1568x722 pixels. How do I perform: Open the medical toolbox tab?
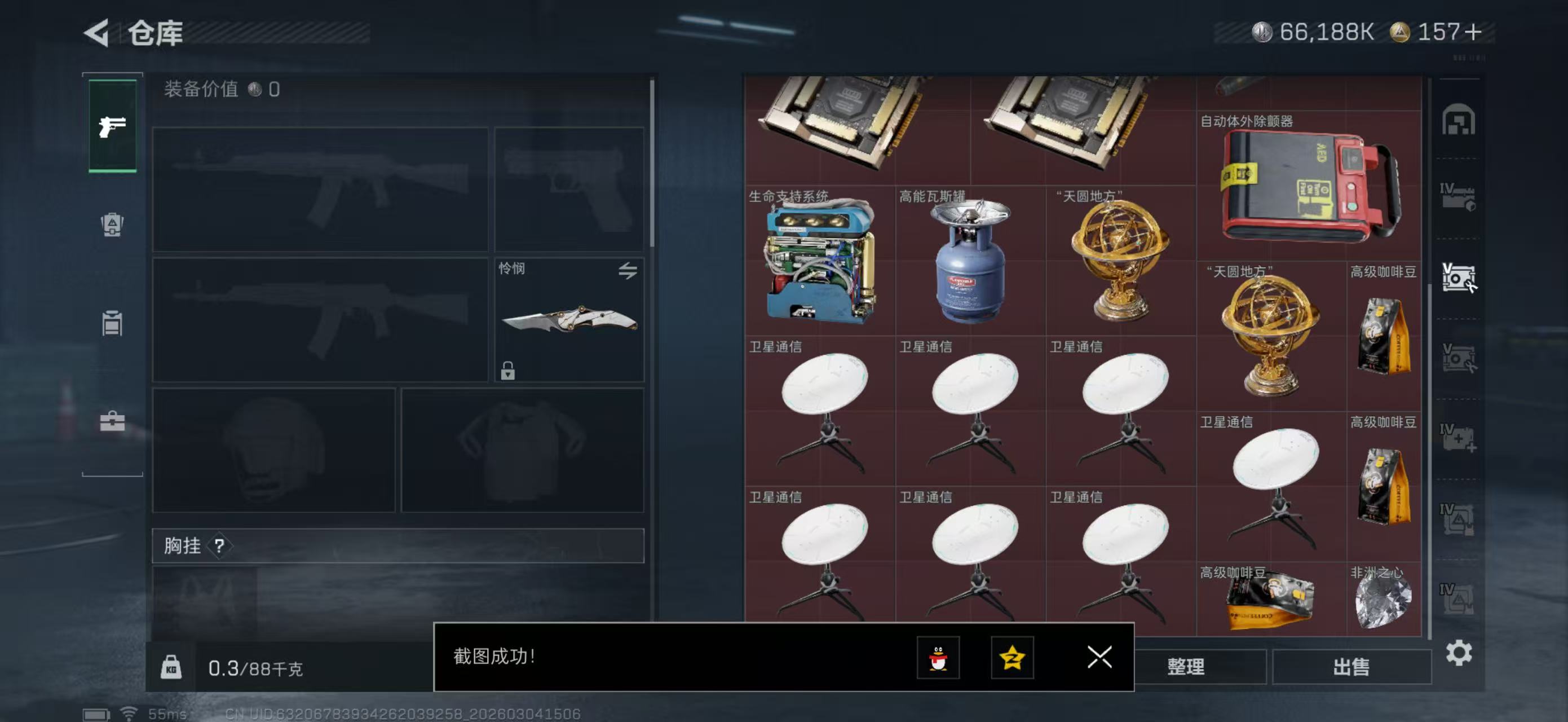click(113, 421)
